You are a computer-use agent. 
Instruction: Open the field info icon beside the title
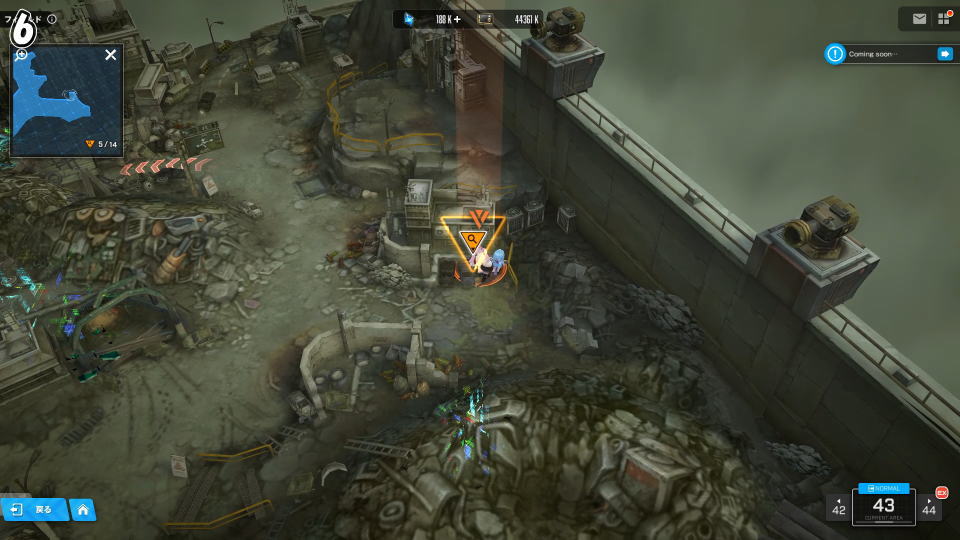click(x=52, y=19)
